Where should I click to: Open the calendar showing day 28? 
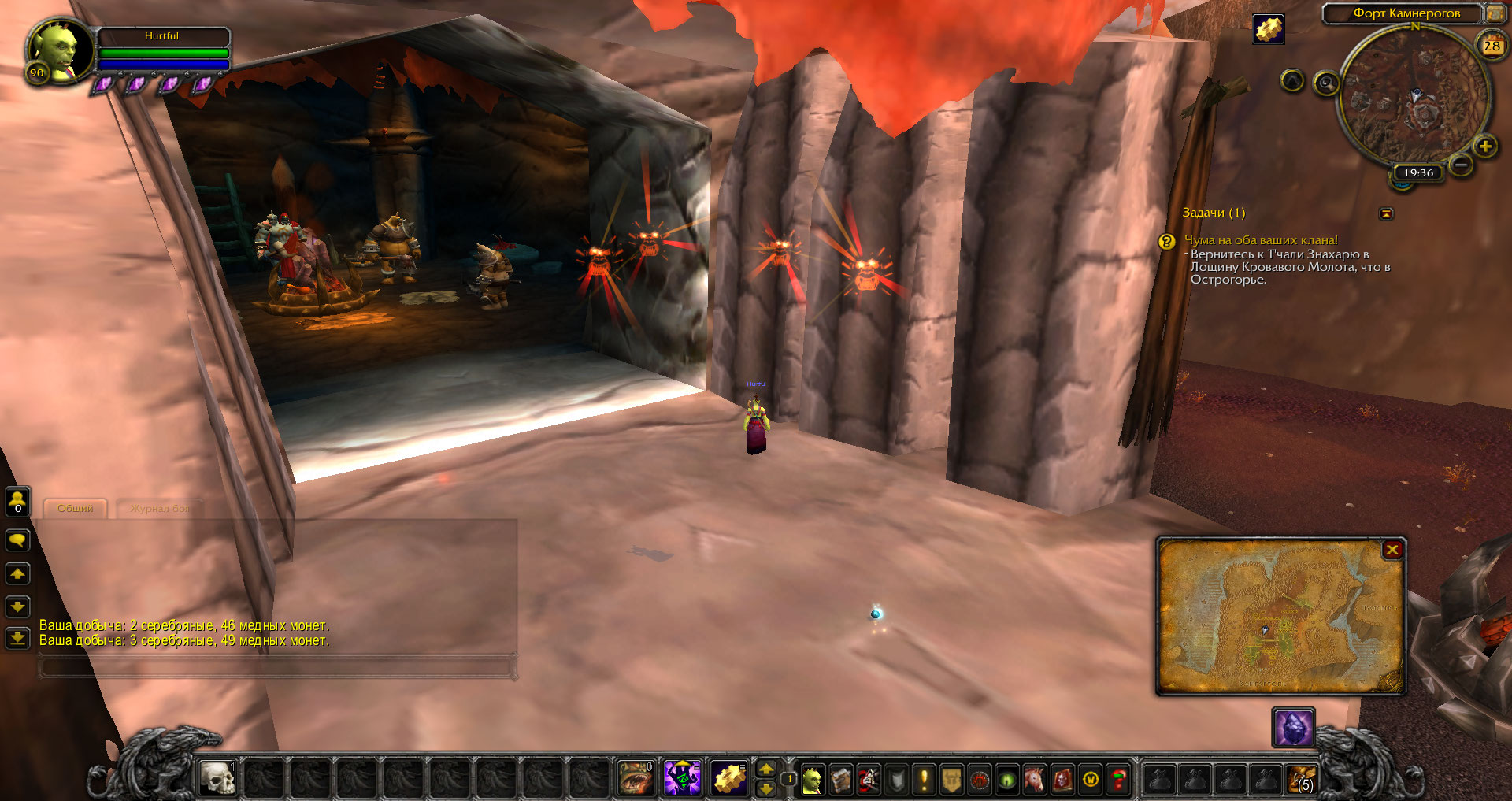[1492, 46]
